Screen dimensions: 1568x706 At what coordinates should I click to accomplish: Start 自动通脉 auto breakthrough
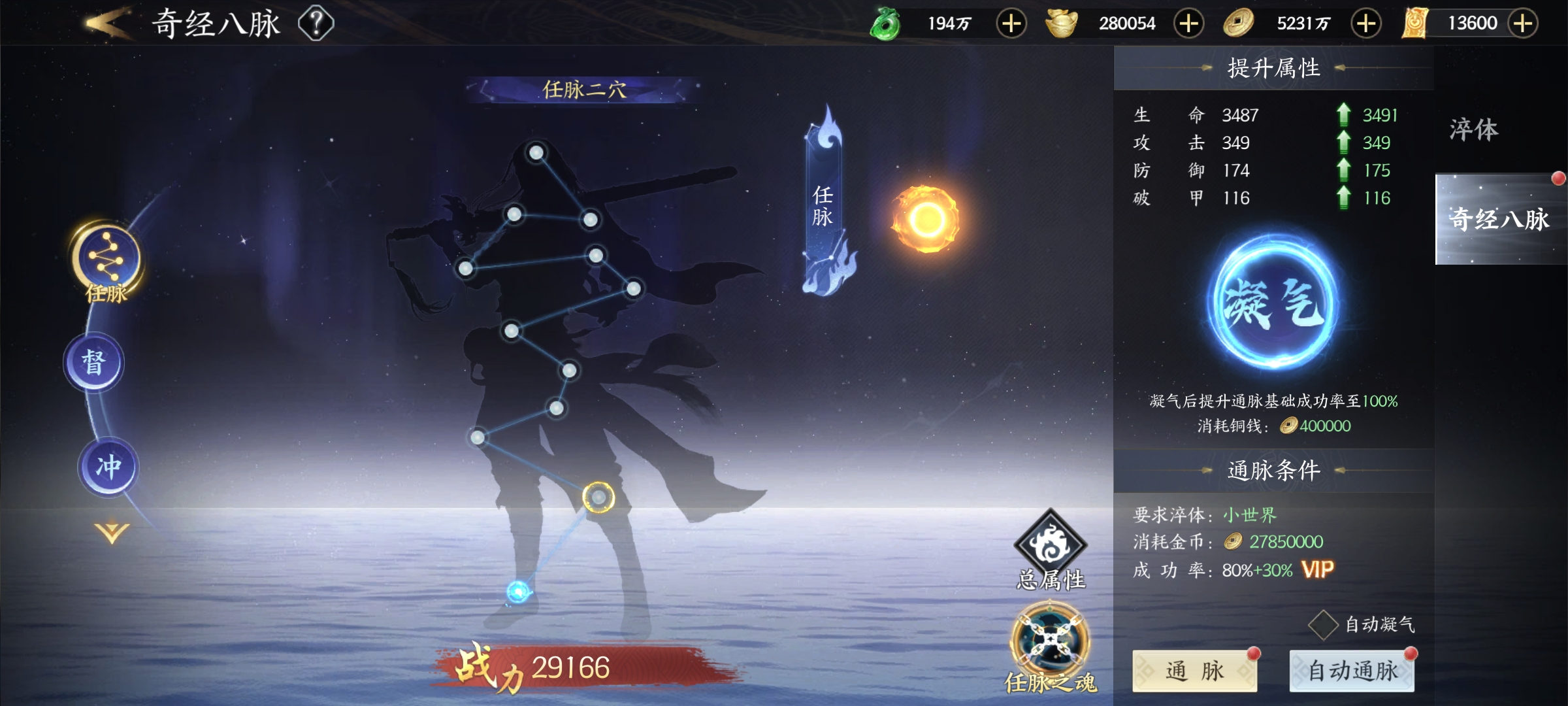(1352, 671)
